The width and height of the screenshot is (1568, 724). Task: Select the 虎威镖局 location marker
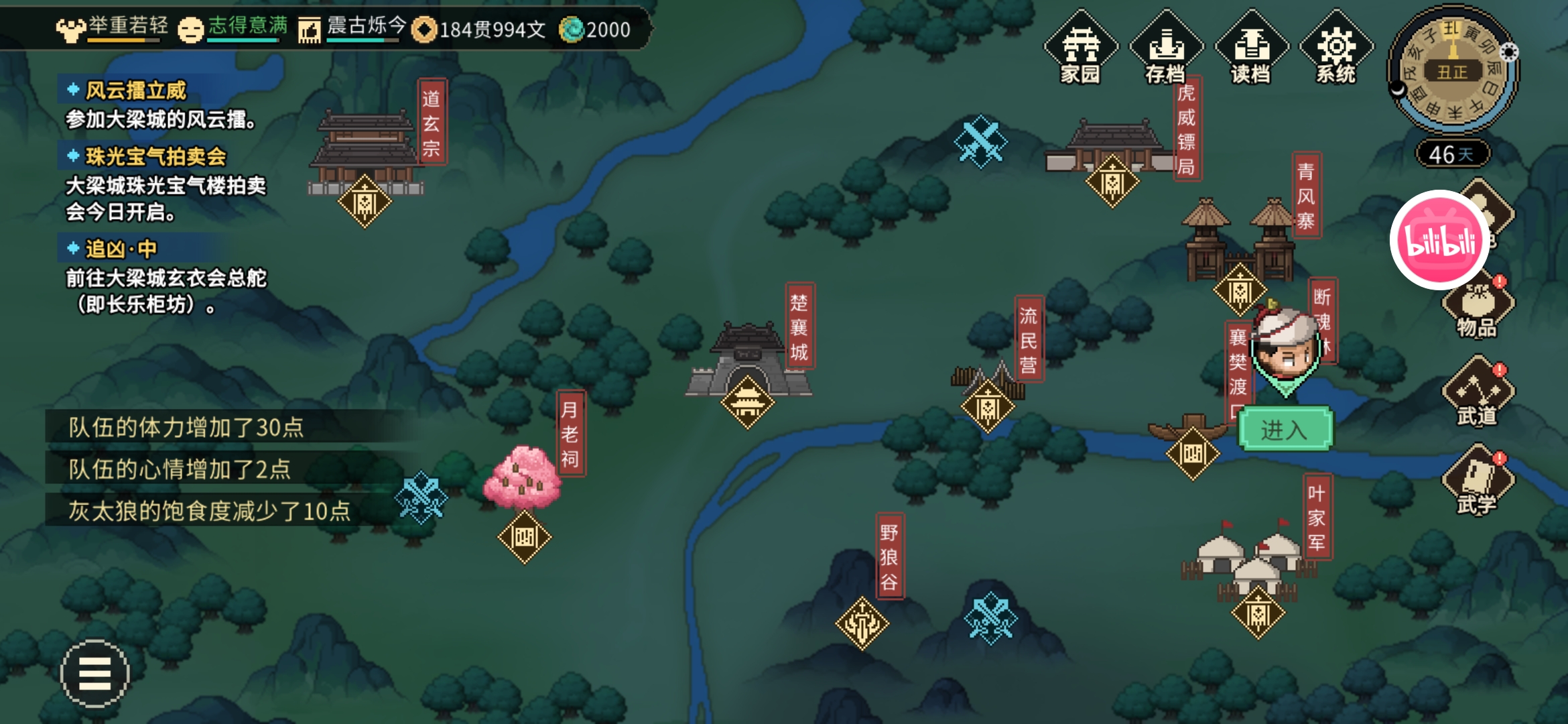click(x=1112, y=181)
